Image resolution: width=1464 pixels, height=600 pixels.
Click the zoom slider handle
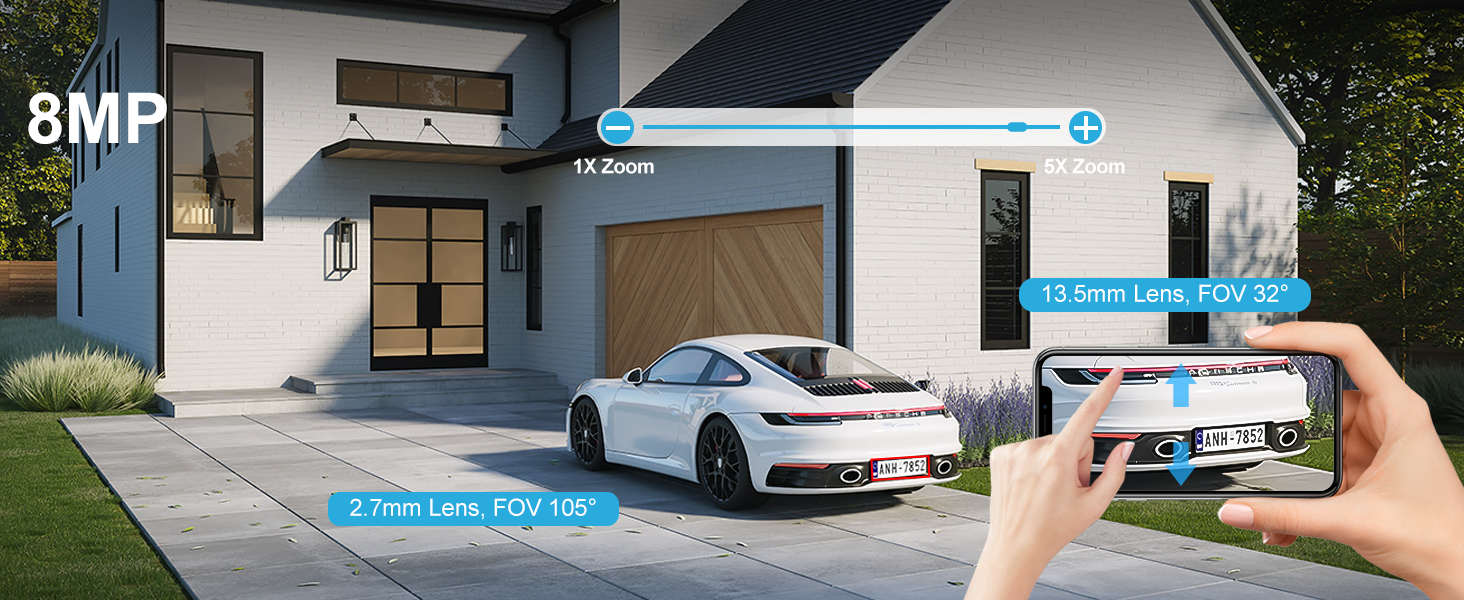coord(1017,128)
